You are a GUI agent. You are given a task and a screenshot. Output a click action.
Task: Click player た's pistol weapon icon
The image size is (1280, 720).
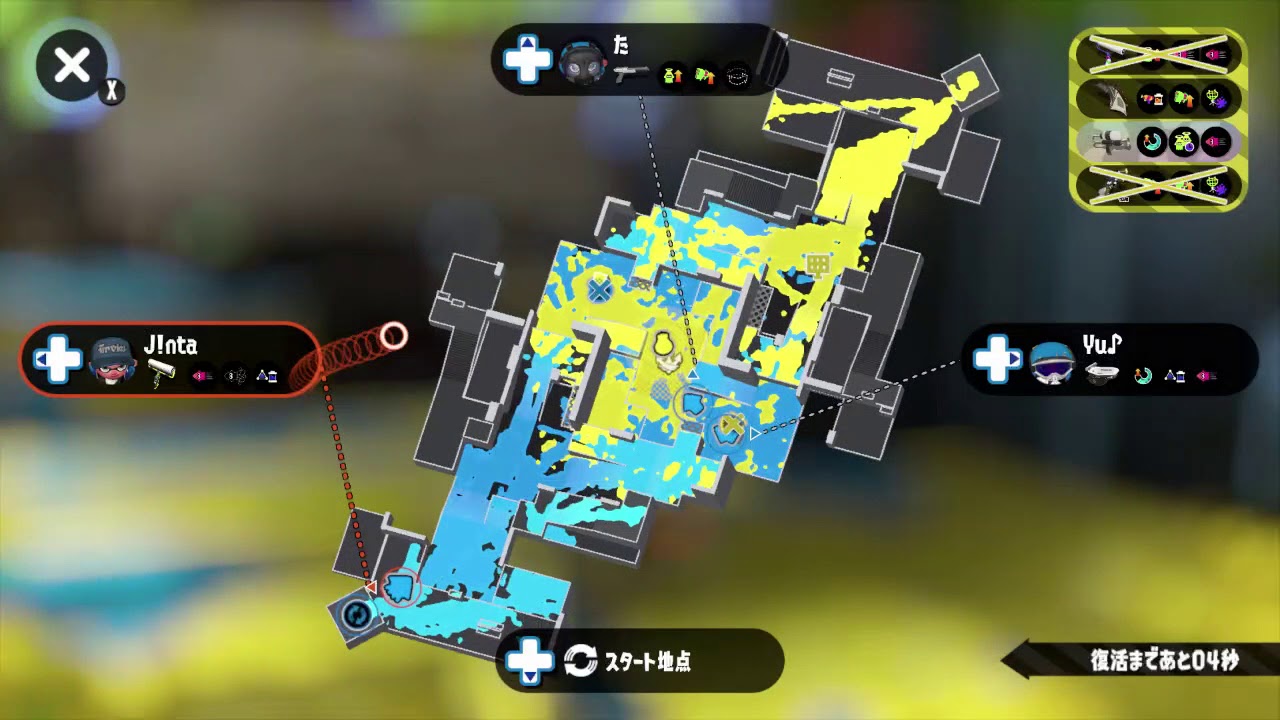coord(630,74)
